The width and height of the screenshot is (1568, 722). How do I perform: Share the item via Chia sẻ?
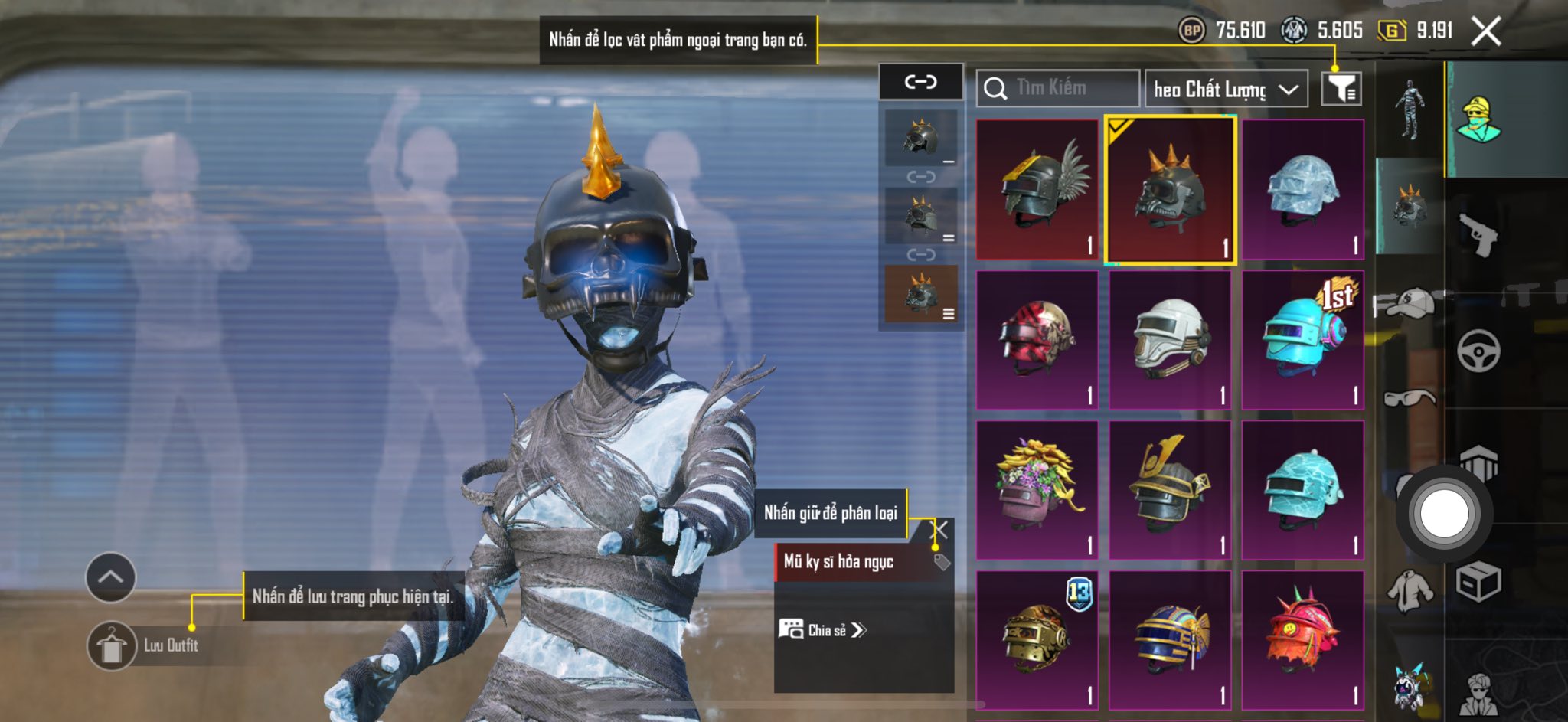point(823,630)
